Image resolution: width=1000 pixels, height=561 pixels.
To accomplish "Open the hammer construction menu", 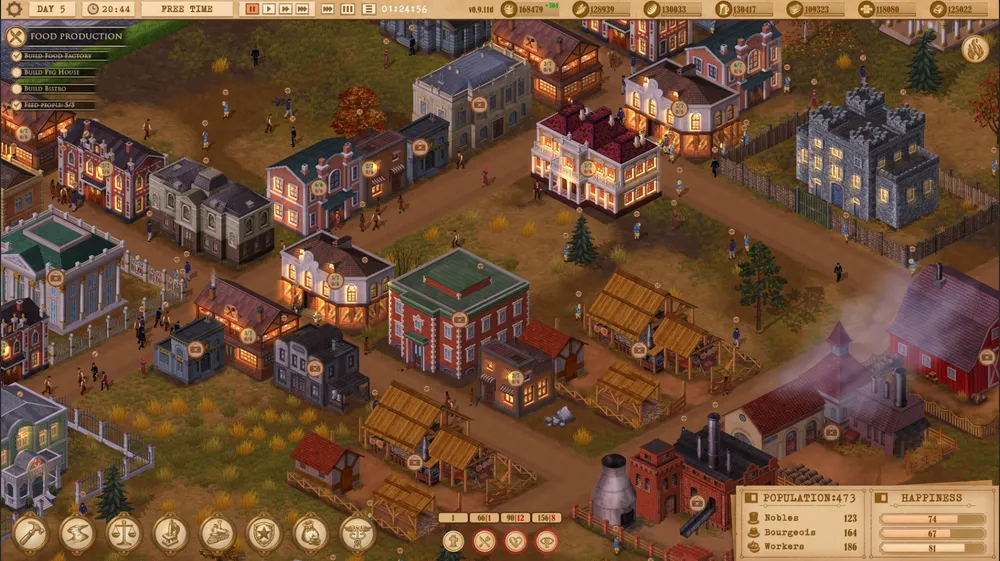I will [x=30, y=533].
